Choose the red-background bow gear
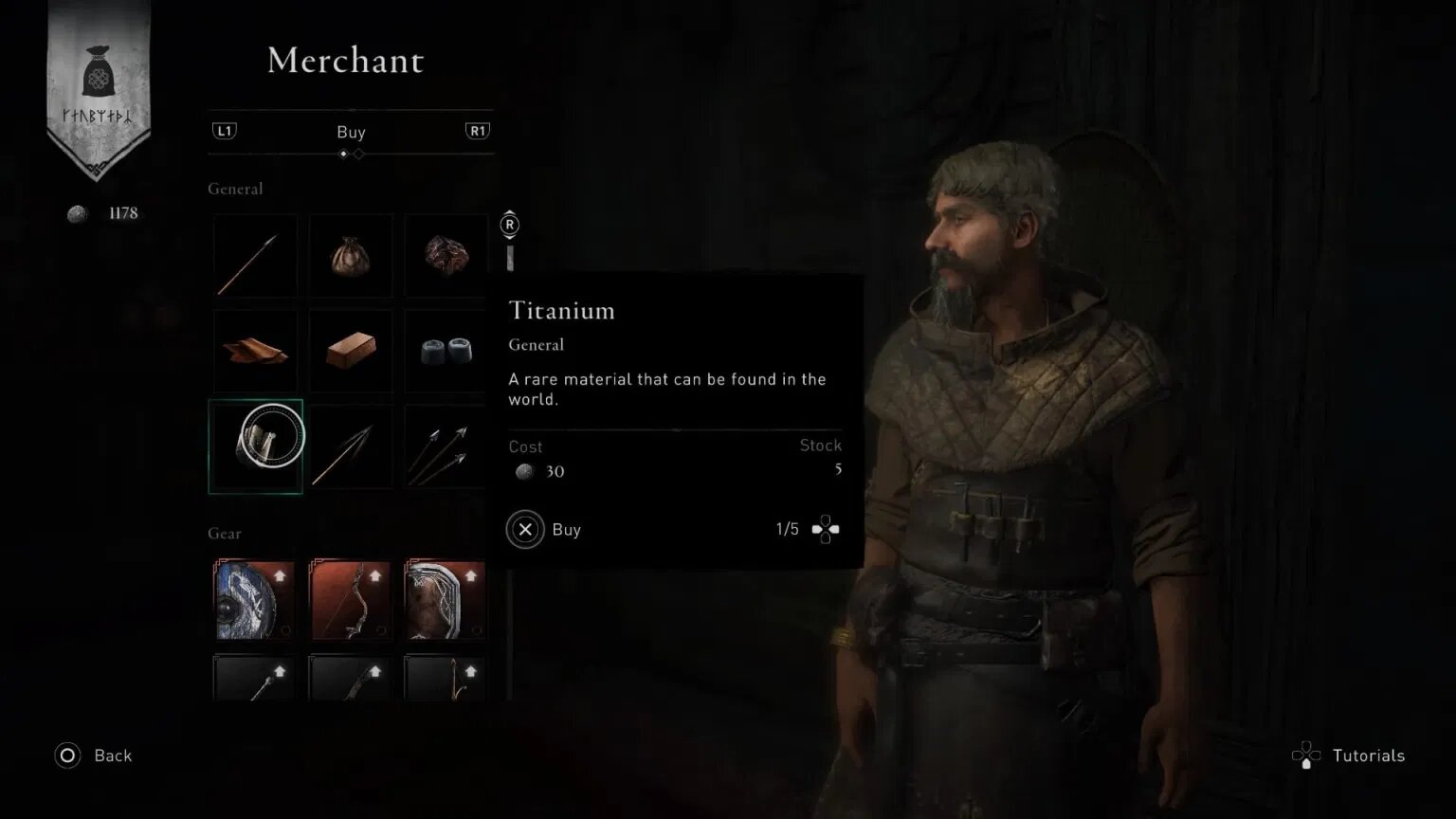The image size is (1456, 819). [x=351, y=600]
